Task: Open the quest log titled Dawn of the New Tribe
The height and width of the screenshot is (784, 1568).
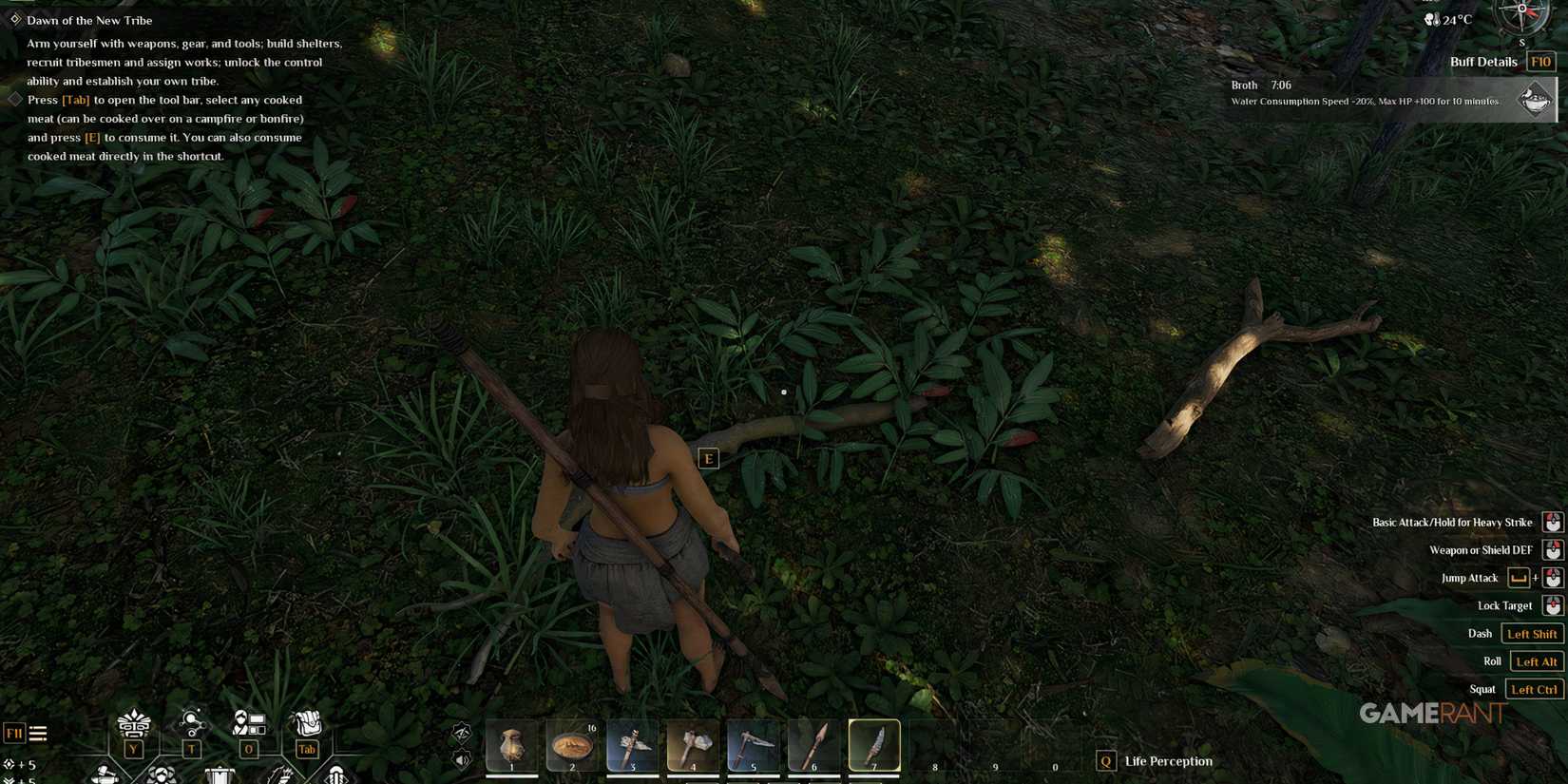Action: point(89,20)
